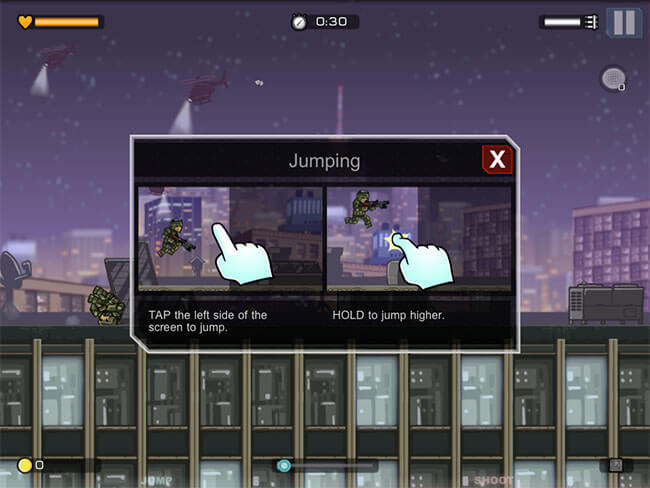Select the hold-to-jump-higher tutorial image
The image size is (650, 488).
(418, 238)
